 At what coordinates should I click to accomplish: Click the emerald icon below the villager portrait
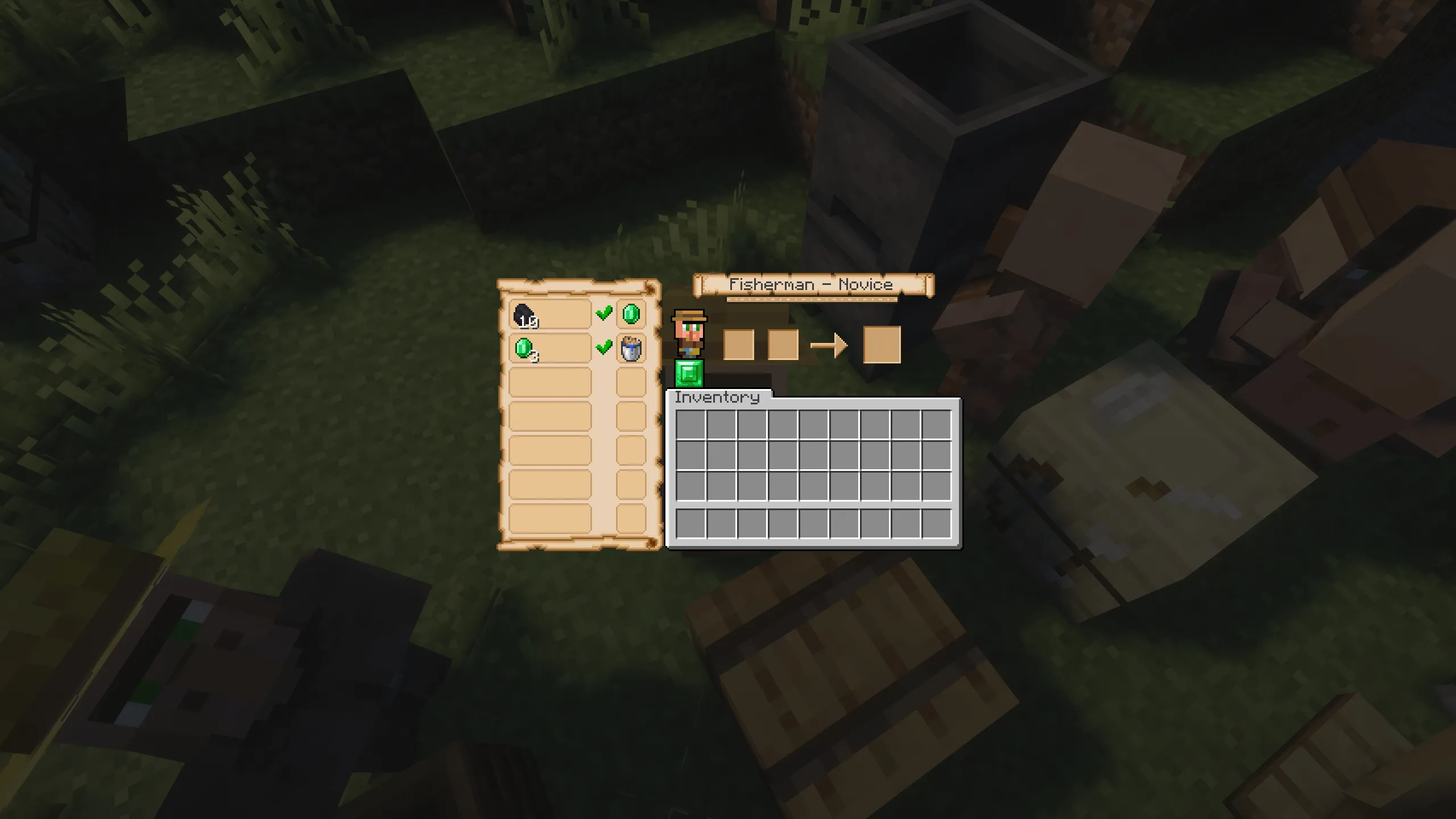(x=690, y=375)
